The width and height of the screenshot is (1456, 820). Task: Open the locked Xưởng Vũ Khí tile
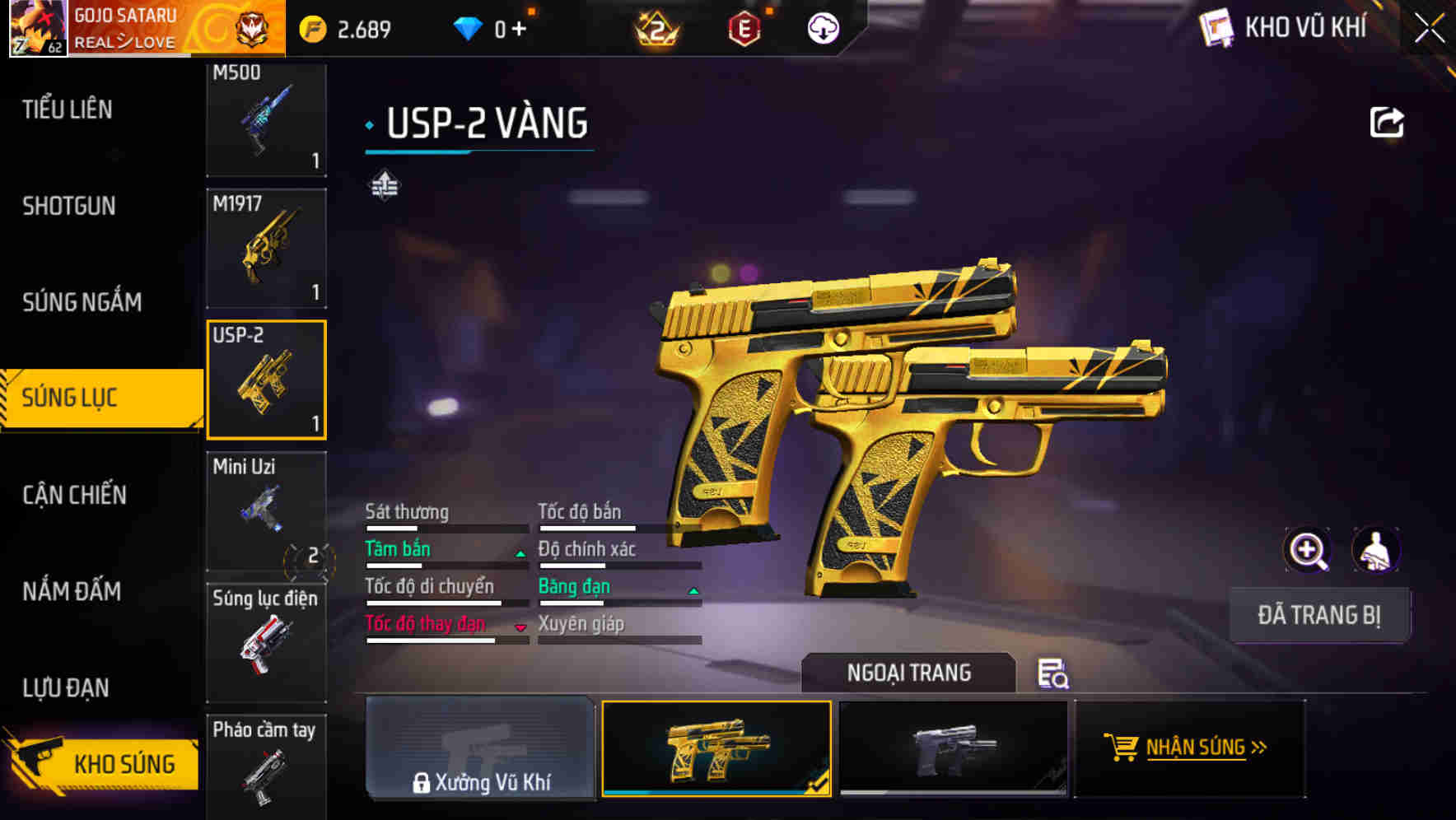[x=480, y=748]
